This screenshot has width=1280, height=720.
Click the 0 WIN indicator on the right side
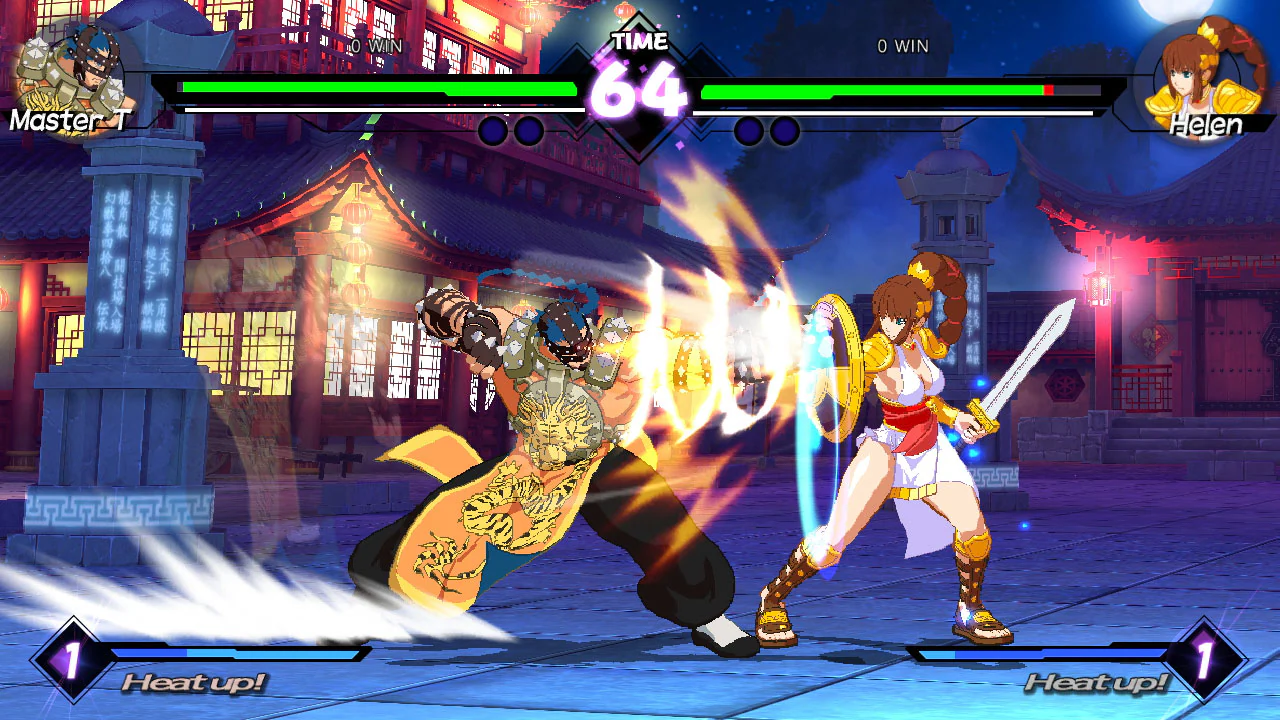pos(901,45)
